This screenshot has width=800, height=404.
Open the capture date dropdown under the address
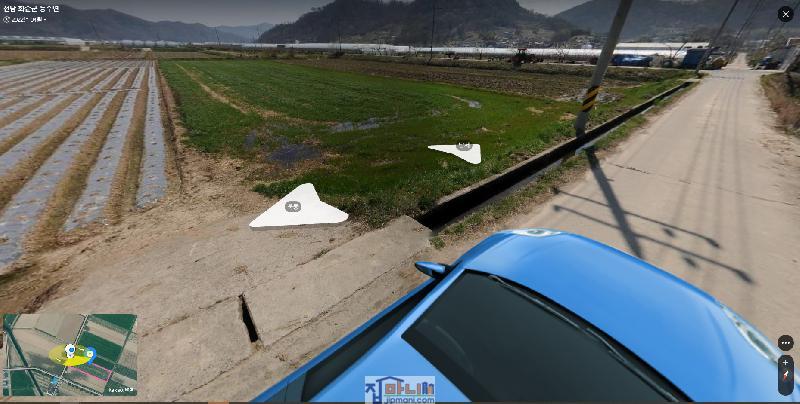click(x=32, y=19)
